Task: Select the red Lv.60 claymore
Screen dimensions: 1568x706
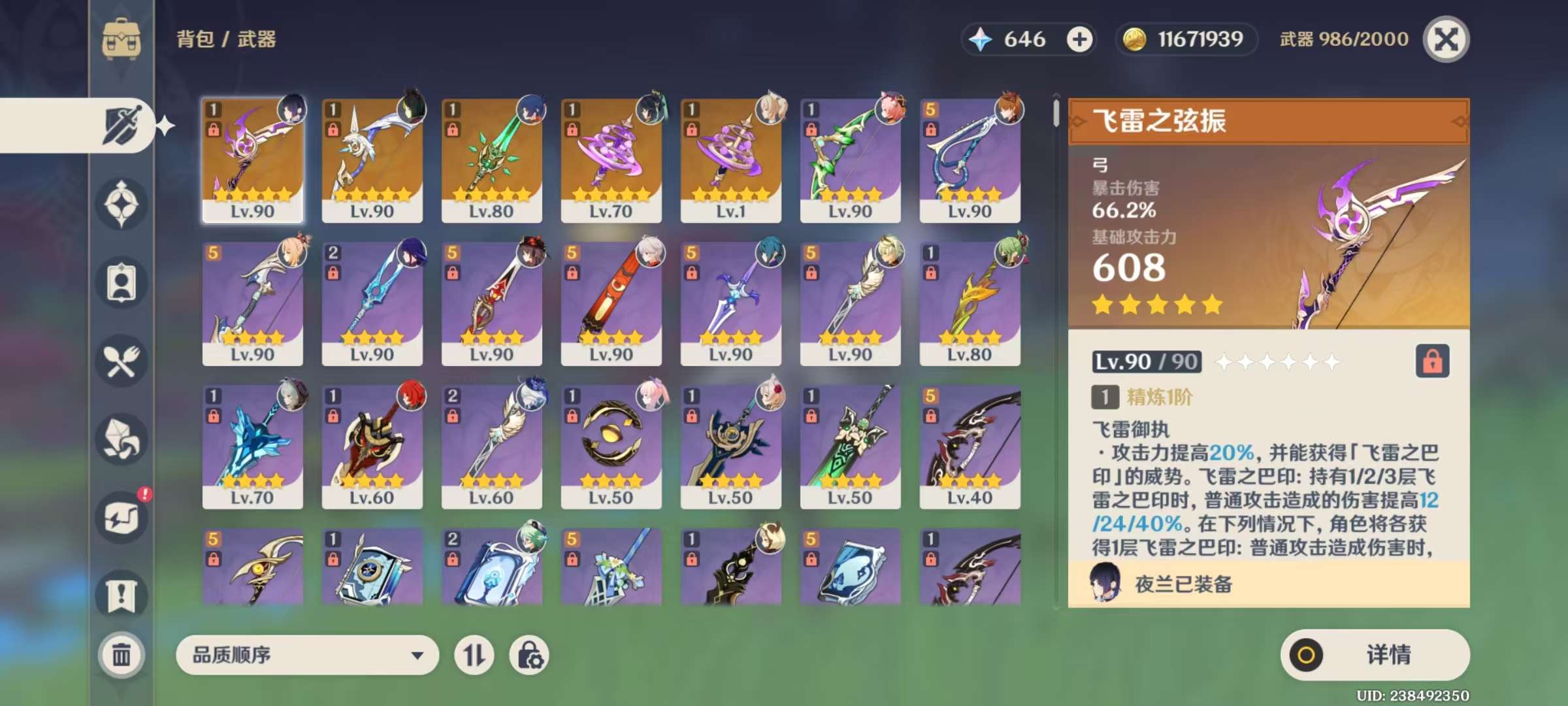Action: tap(372, 446)
